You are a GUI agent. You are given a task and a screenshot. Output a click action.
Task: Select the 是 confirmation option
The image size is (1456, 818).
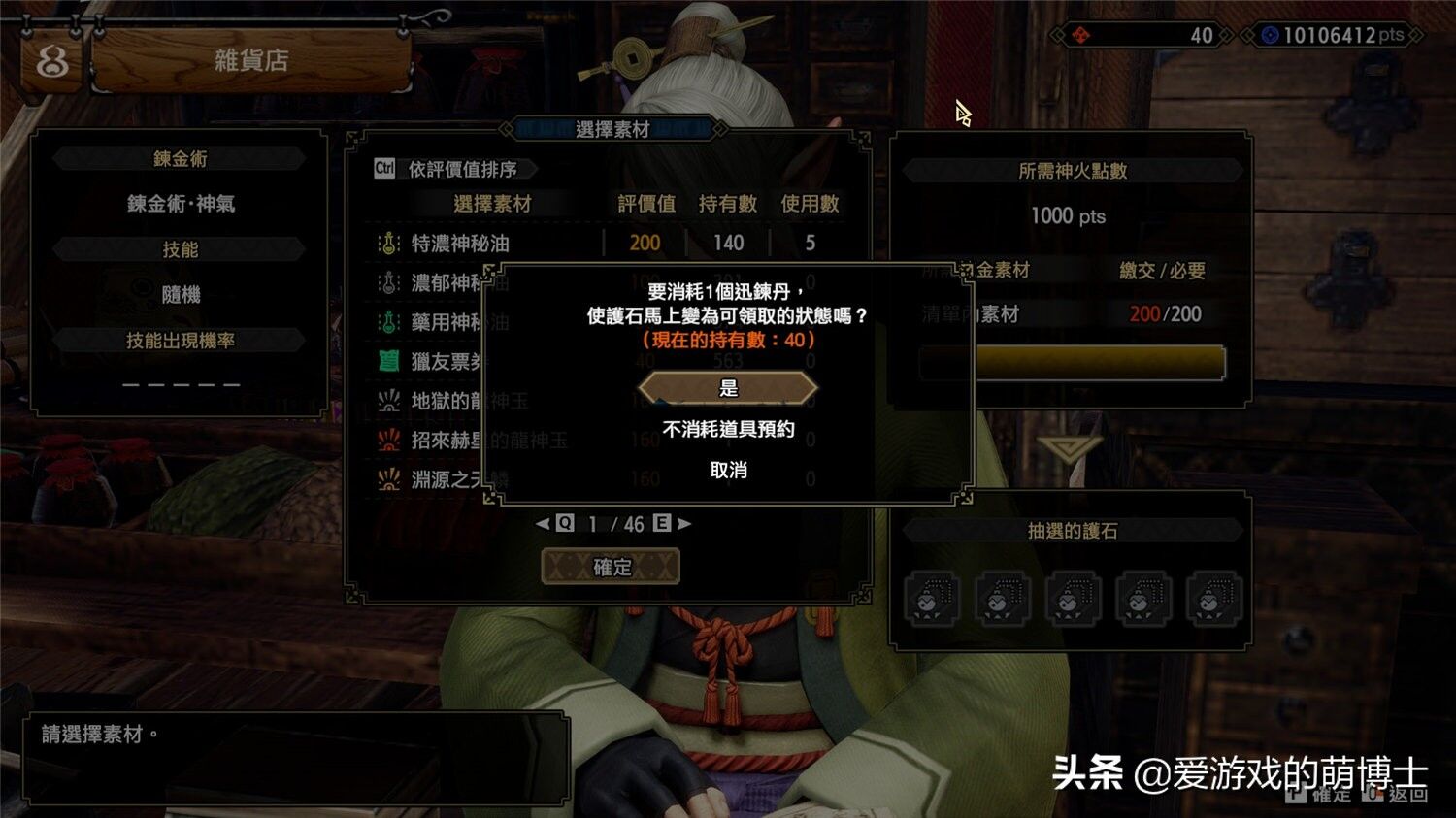[728, 386]
